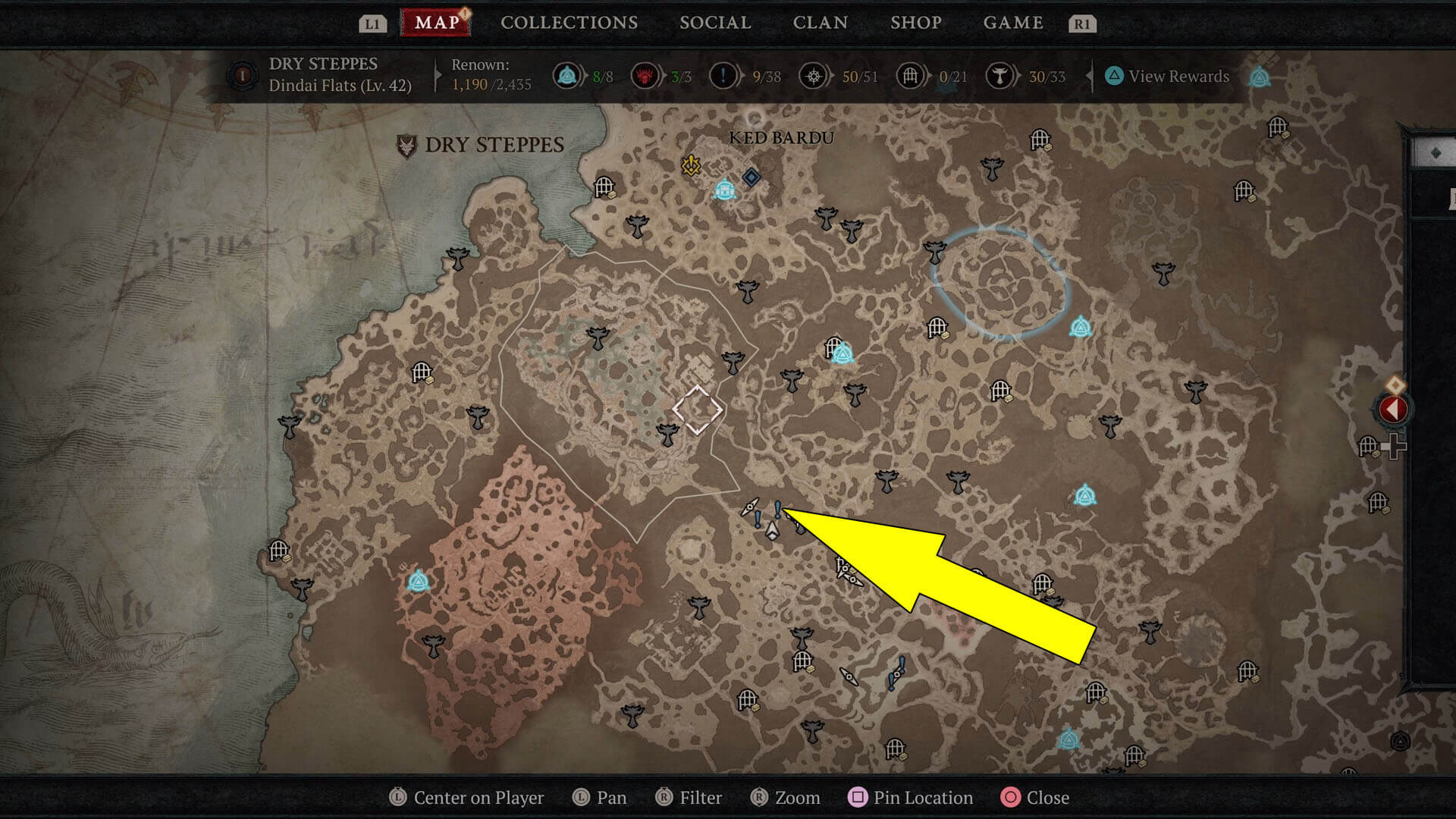1456x819 pixels.
Task: Toggle Pin Location mode
Action: pyautogui.click(x=910, y=798)
